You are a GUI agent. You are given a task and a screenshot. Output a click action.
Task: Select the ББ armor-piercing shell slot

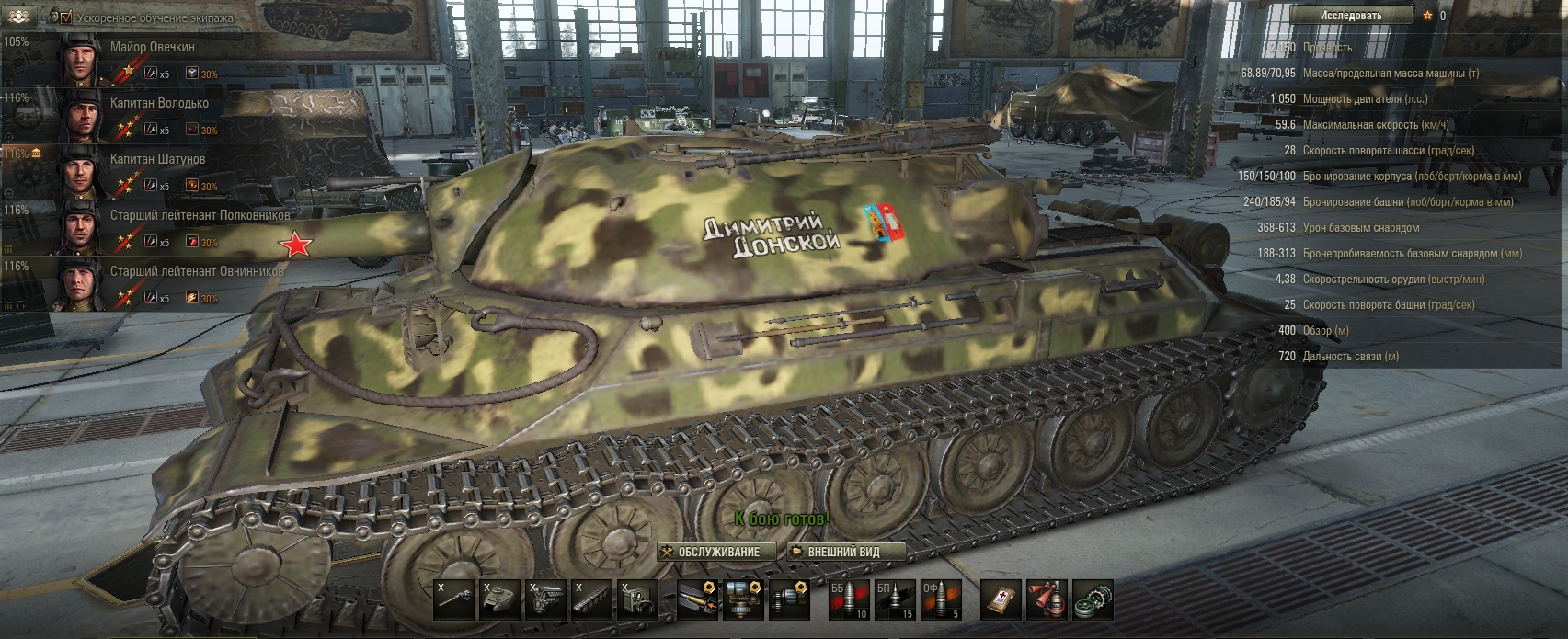point(848,599)
